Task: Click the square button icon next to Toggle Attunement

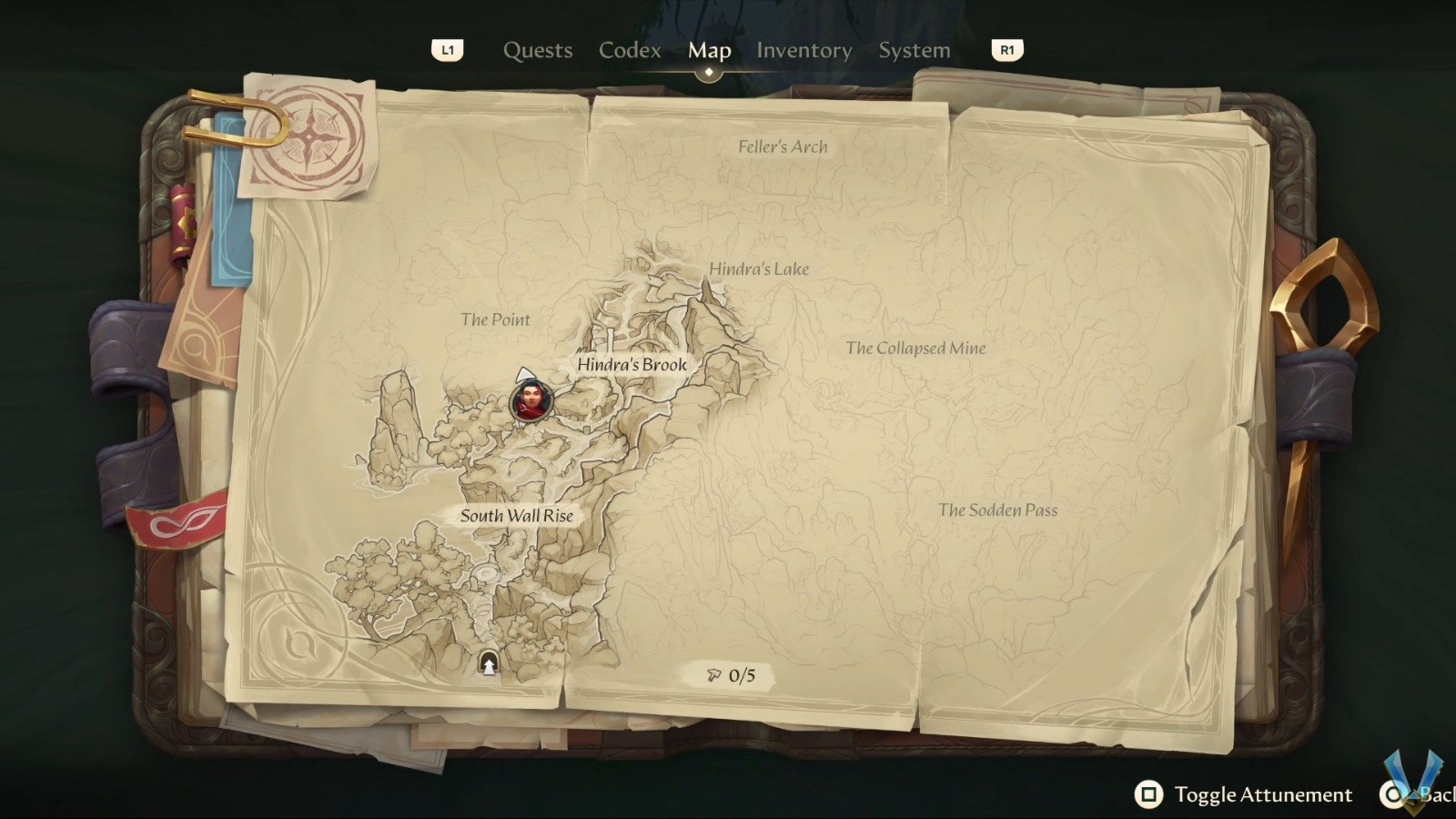Action: [x=1150, y=794]
